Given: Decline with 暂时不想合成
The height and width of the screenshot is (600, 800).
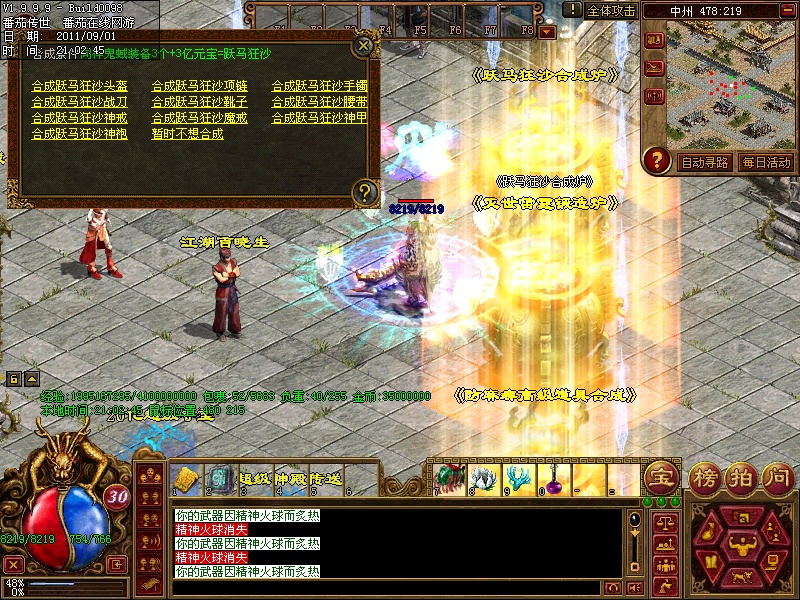Looking at the screenshot, I should [188, 134].
